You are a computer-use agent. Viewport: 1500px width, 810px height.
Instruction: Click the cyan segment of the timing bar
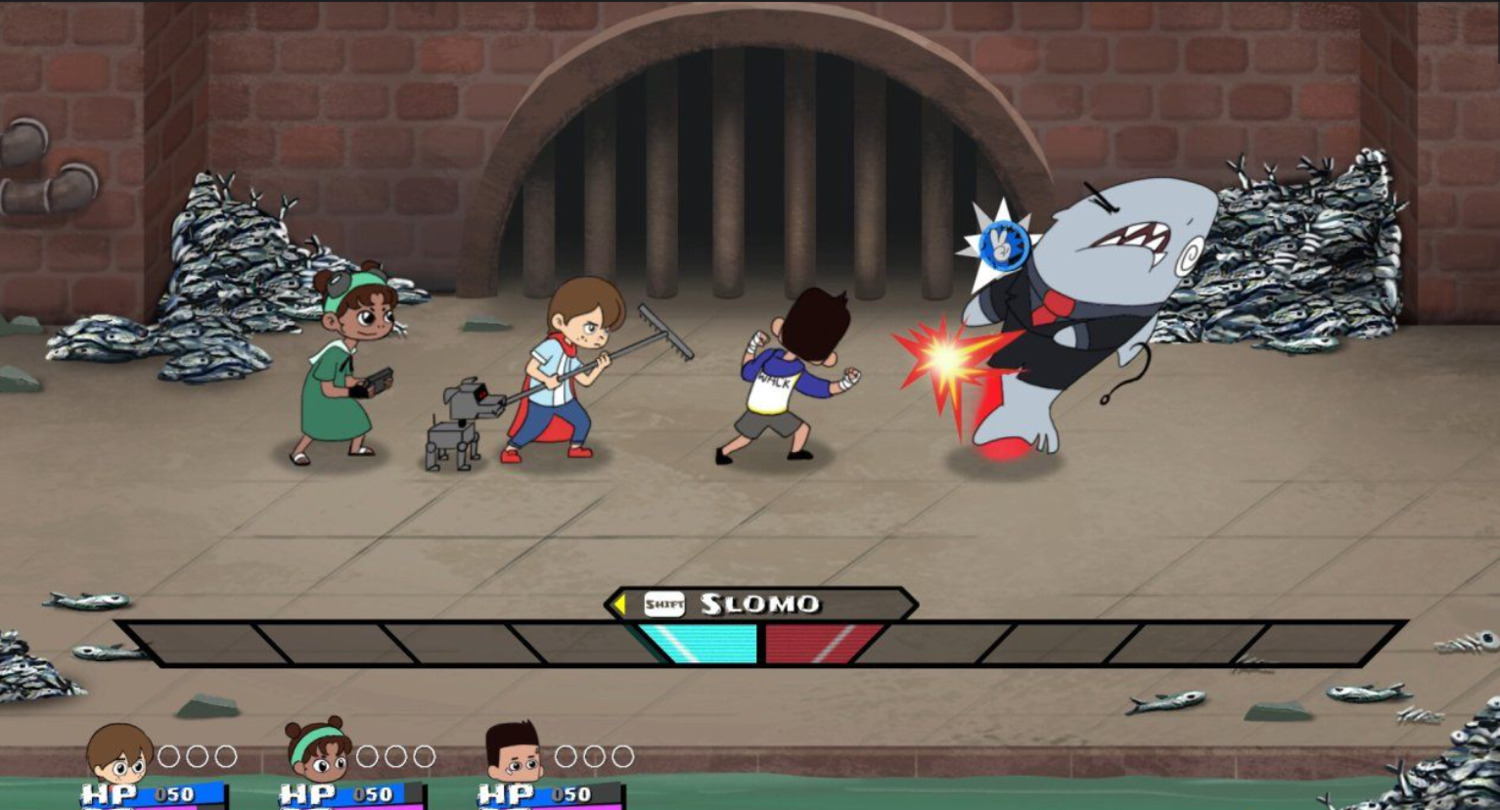(699, 643)
